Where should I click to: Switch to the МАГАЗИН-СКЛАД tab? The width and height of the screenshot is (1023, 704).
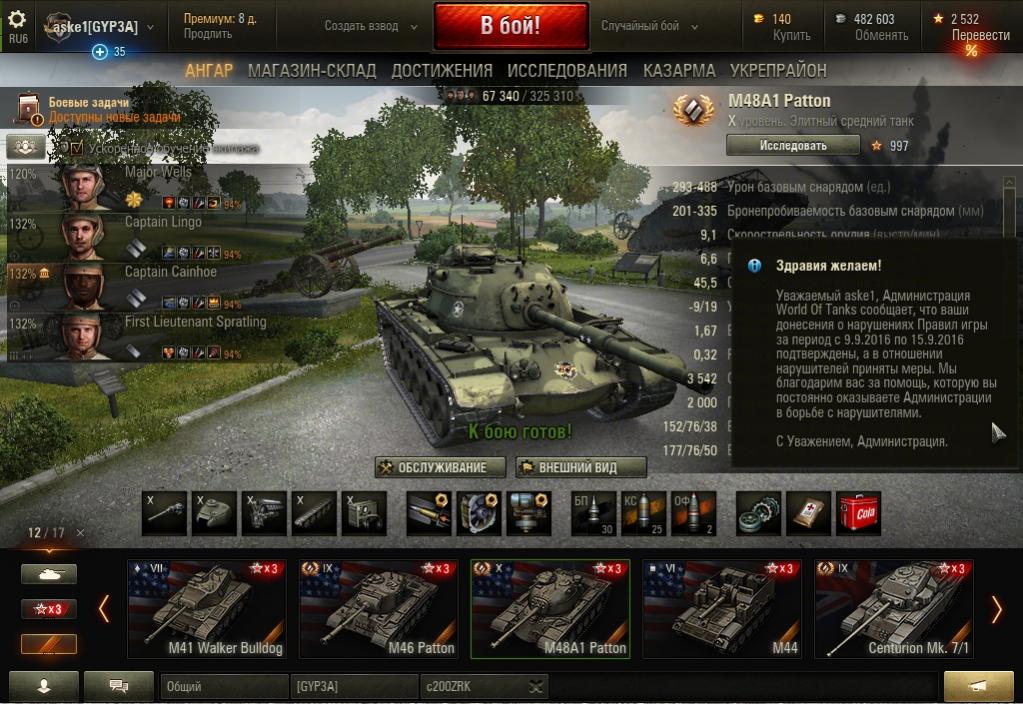click(x=312, y=70)
